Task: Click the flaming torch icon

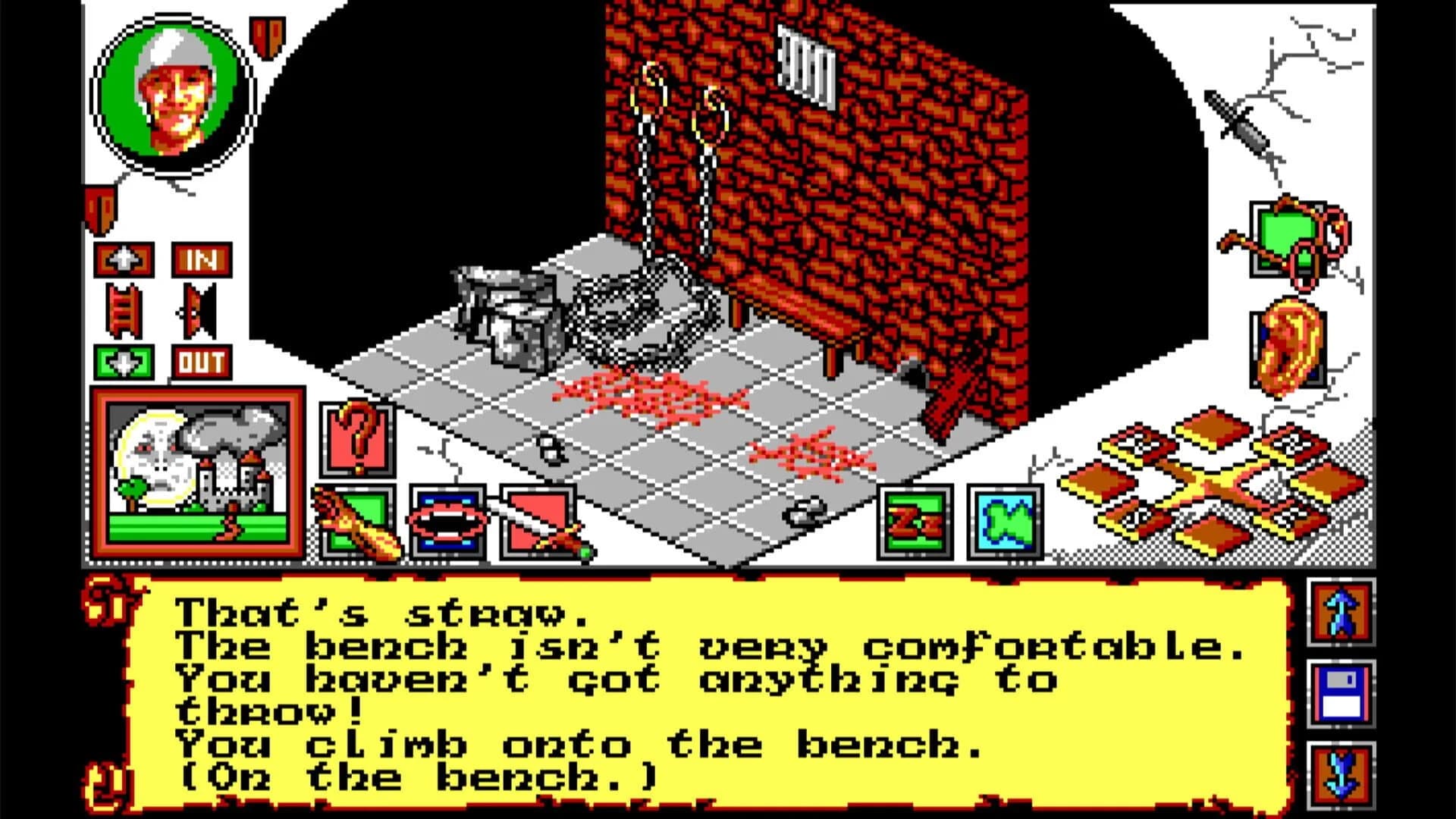Action: click(x=356, y=523)
